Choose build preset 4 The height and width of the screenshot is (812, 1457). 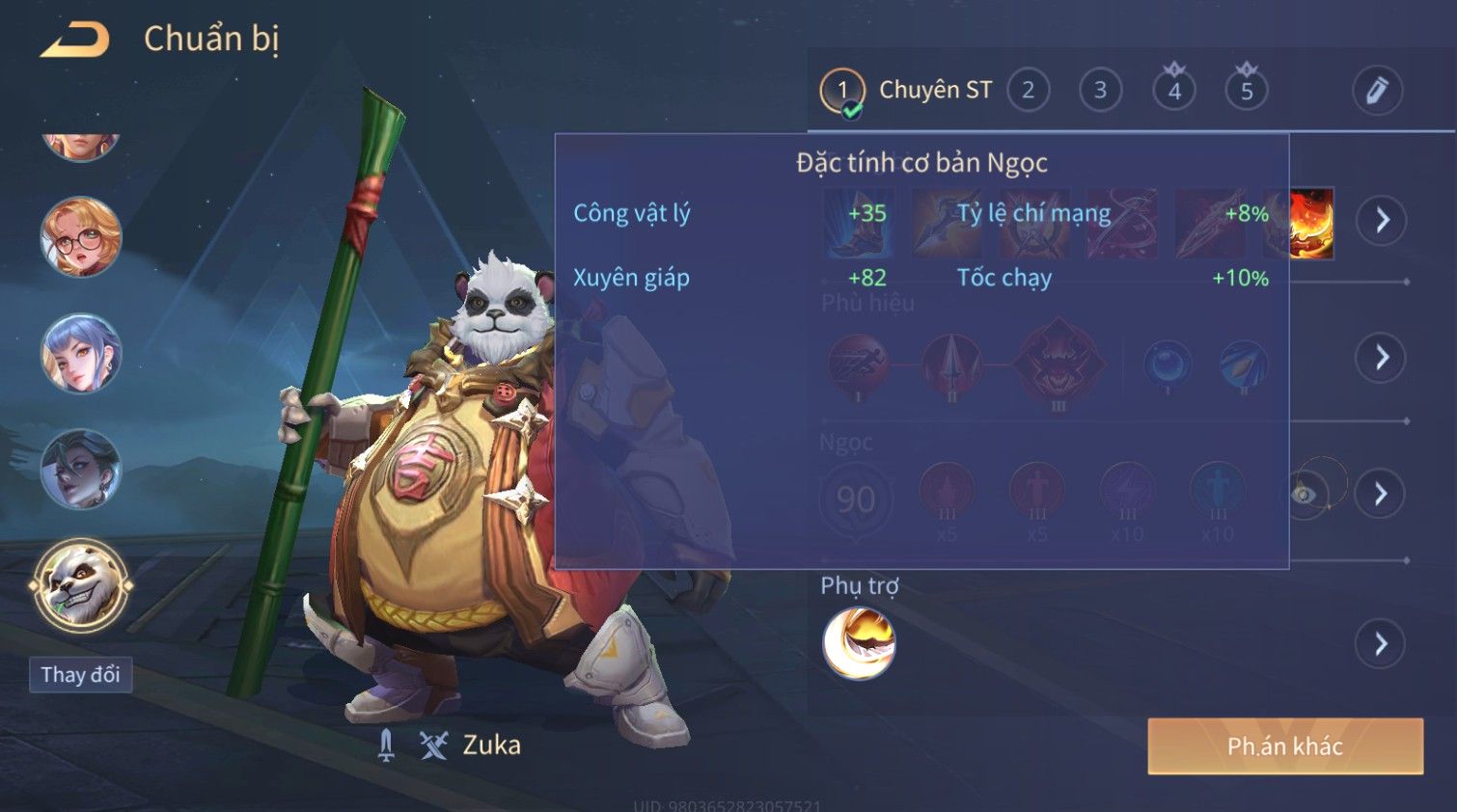[1174, 91]
